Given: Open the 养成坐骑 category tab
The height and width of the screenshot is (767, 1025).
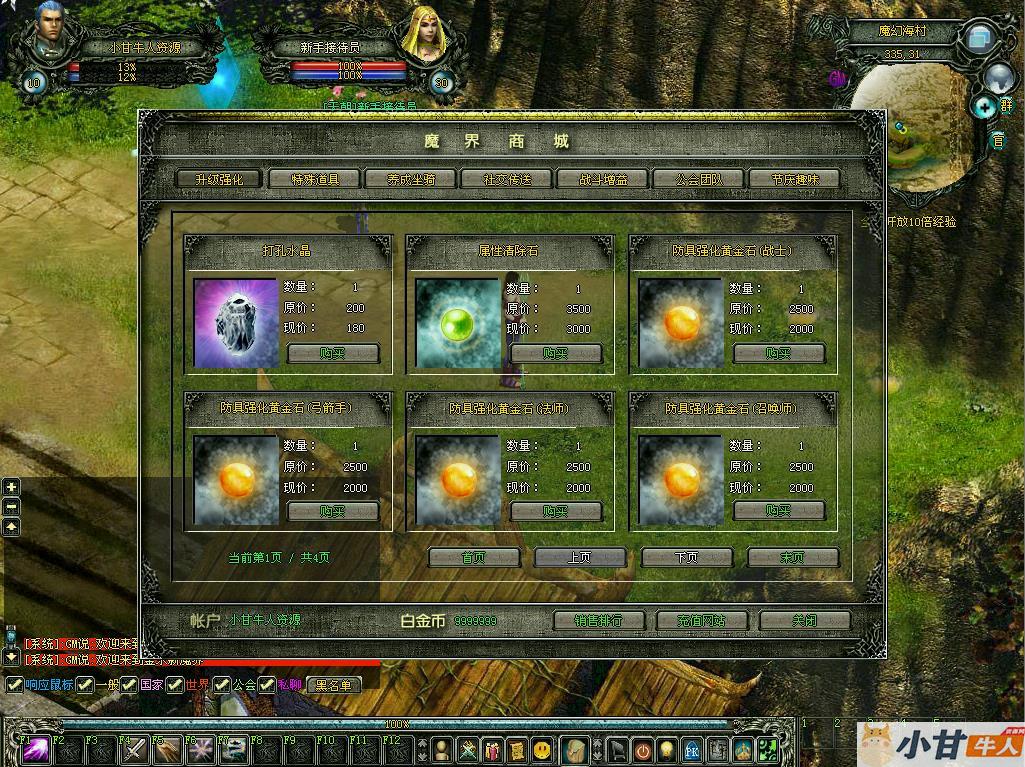Looking at the screenshot, I should (410, 180).
